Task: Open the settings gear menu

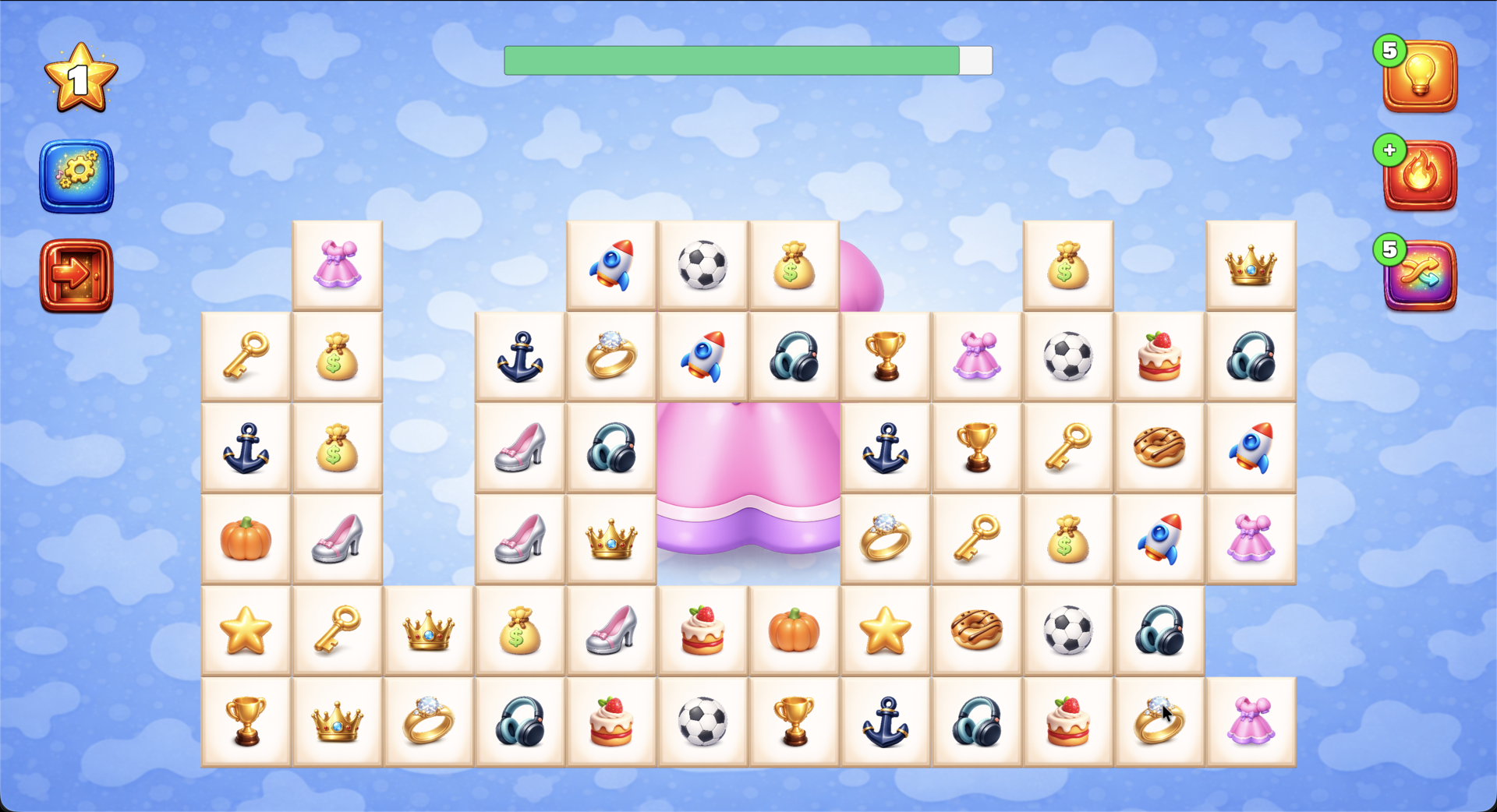Action: click(x=76, y=175)
